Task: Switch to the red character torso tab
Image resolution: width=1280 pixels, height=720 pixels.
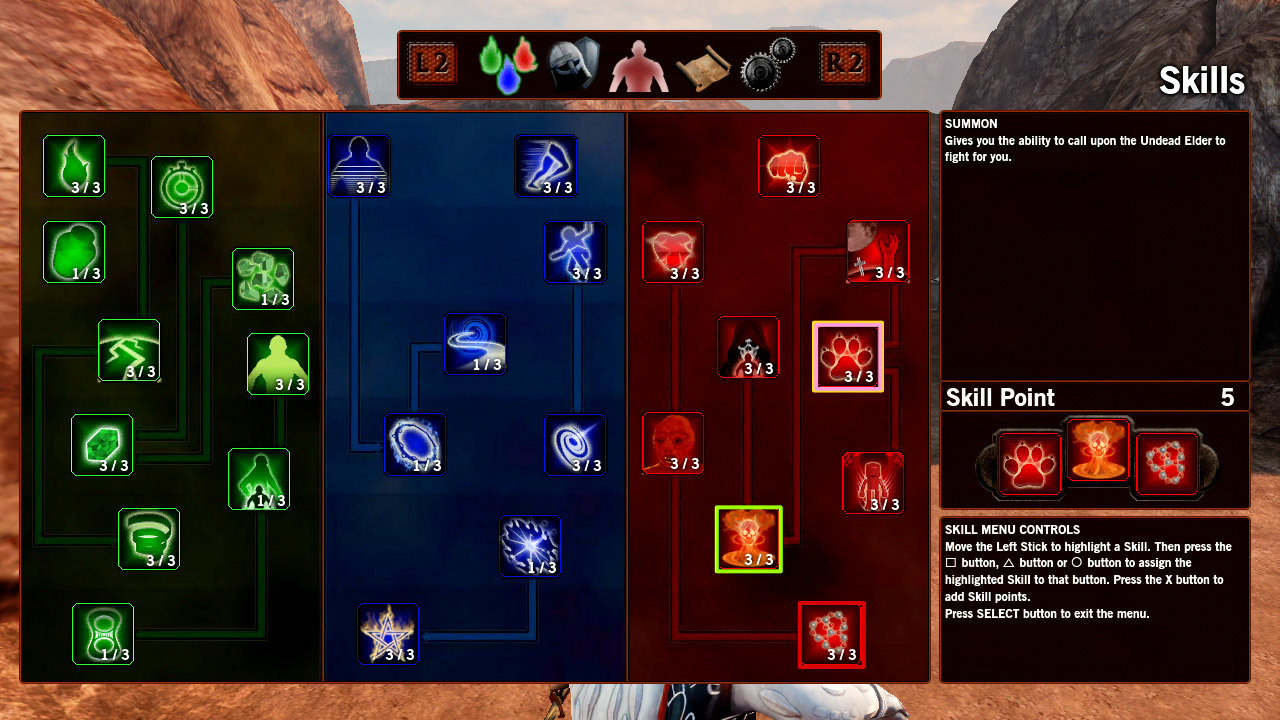Action: tap(639, 65)
